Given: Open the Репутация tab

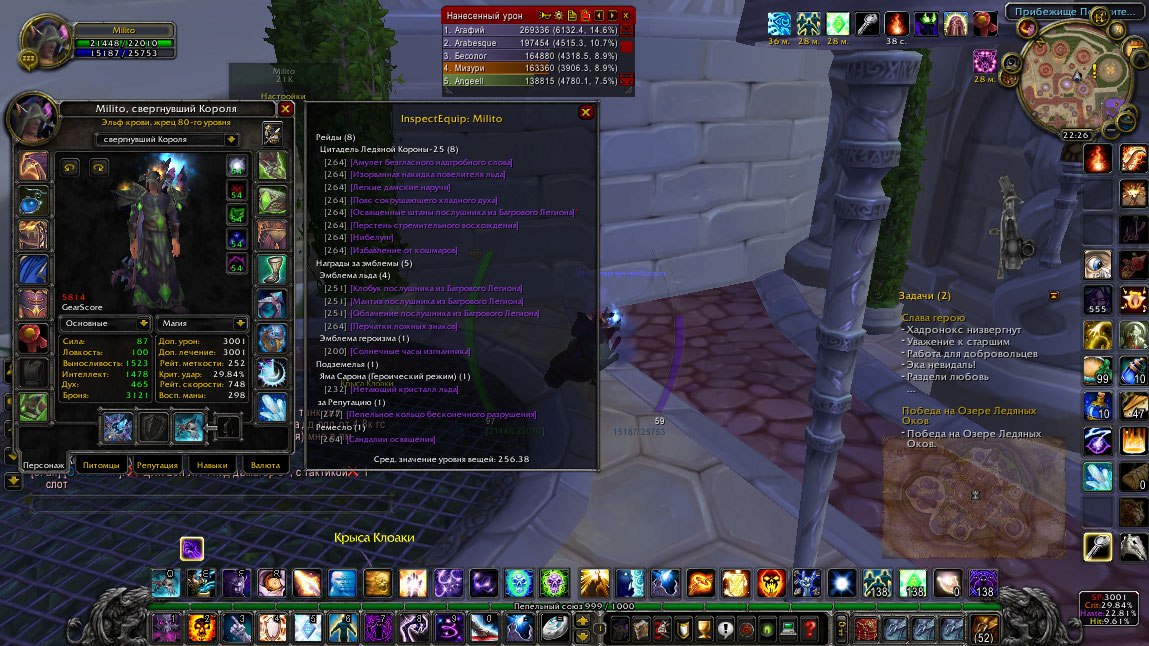Looking at the screenshot, I should pyautogui.click(x=157, y=465).
